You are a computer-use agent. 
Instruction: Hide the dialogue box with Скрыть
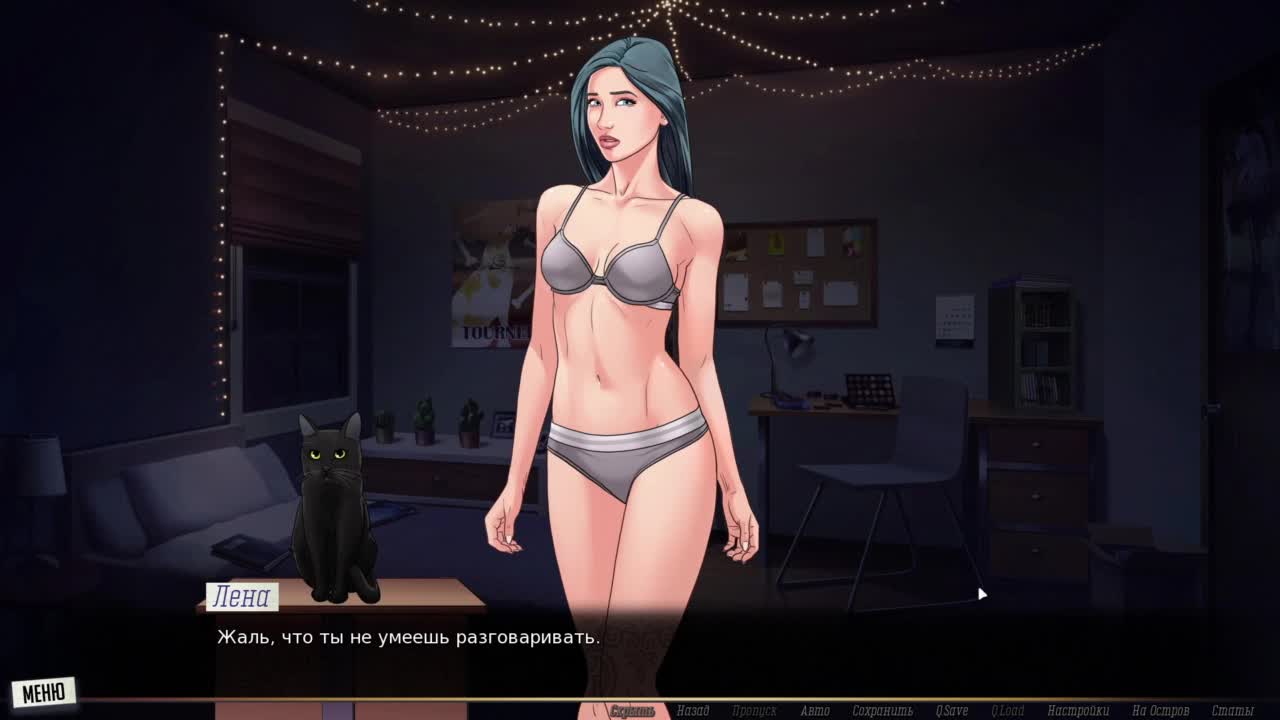[x=632, y=711]
